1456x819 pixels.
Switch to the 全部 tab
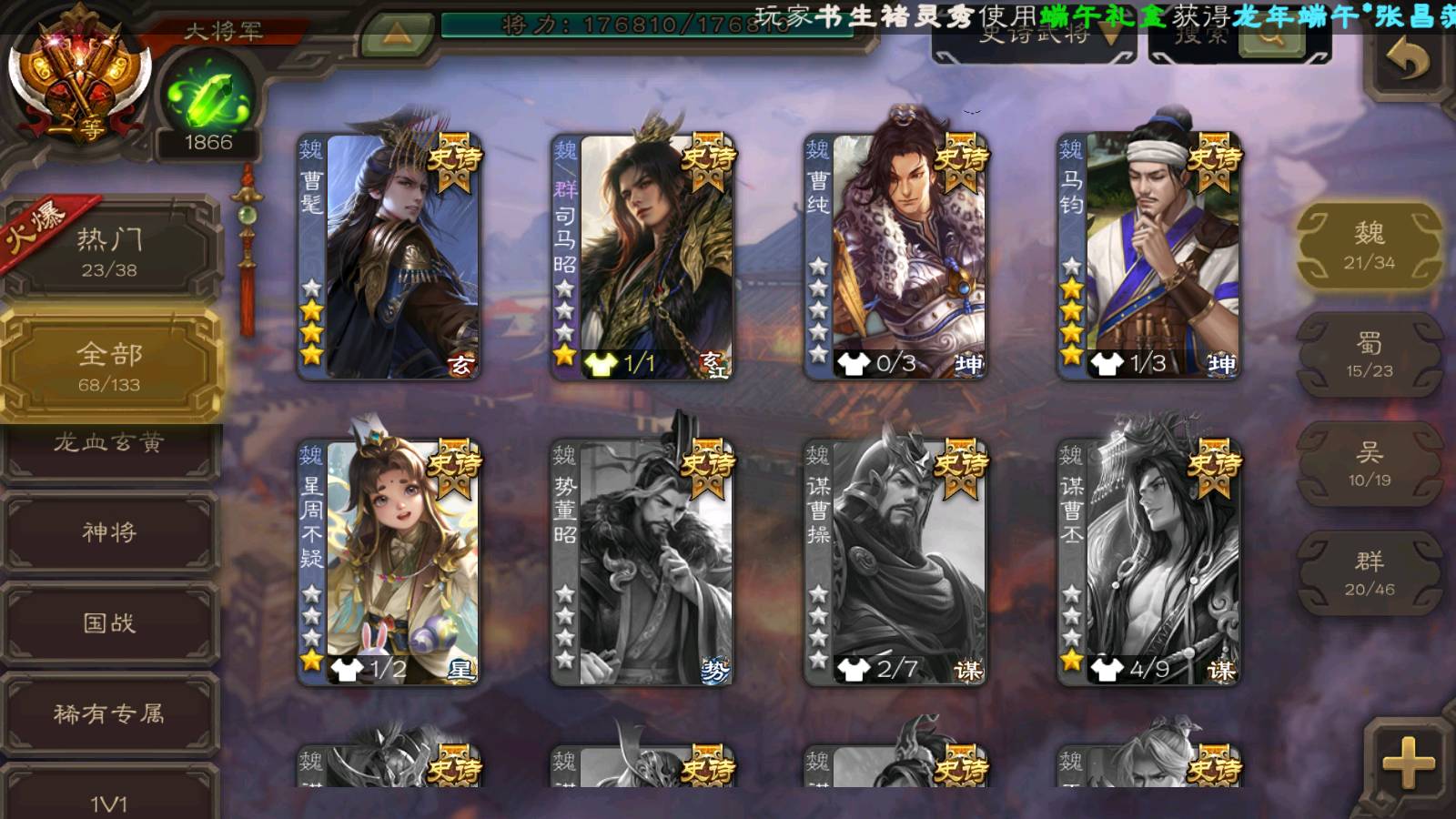click(x=109, y=366)
